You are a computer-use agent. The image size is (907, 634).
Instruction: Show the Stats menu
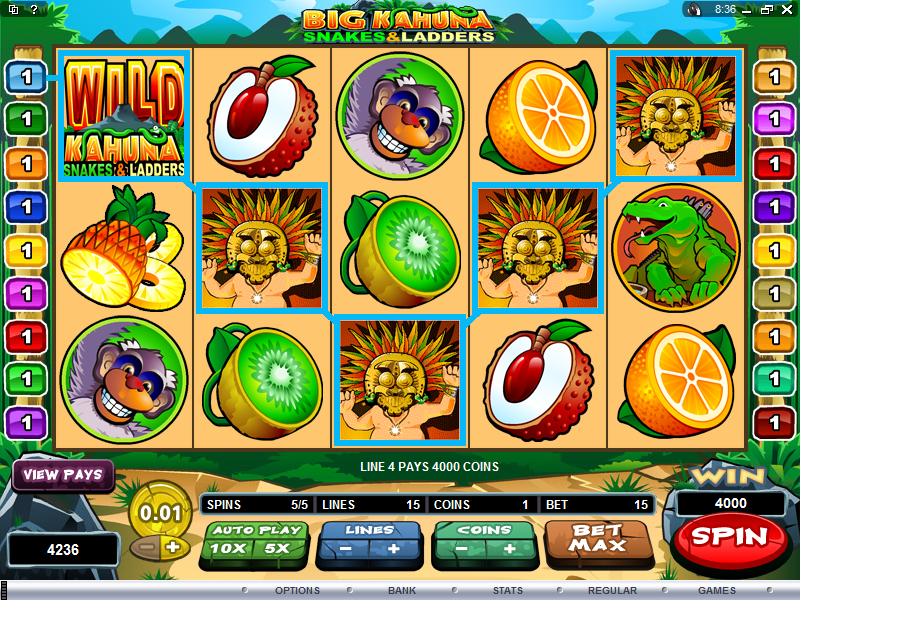508,590
